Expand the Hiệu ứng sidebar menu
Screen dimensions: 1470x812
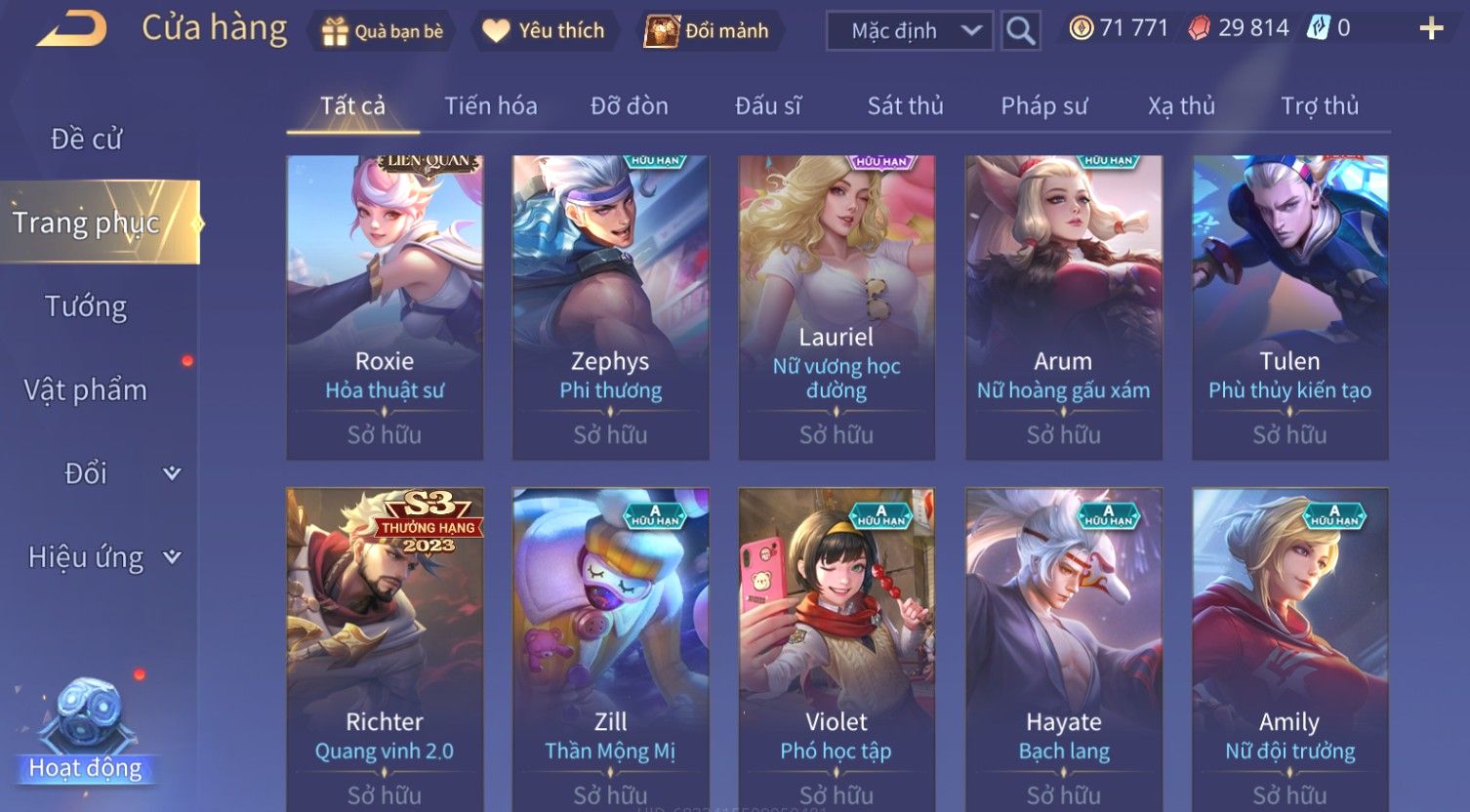(x=102, y=557)
